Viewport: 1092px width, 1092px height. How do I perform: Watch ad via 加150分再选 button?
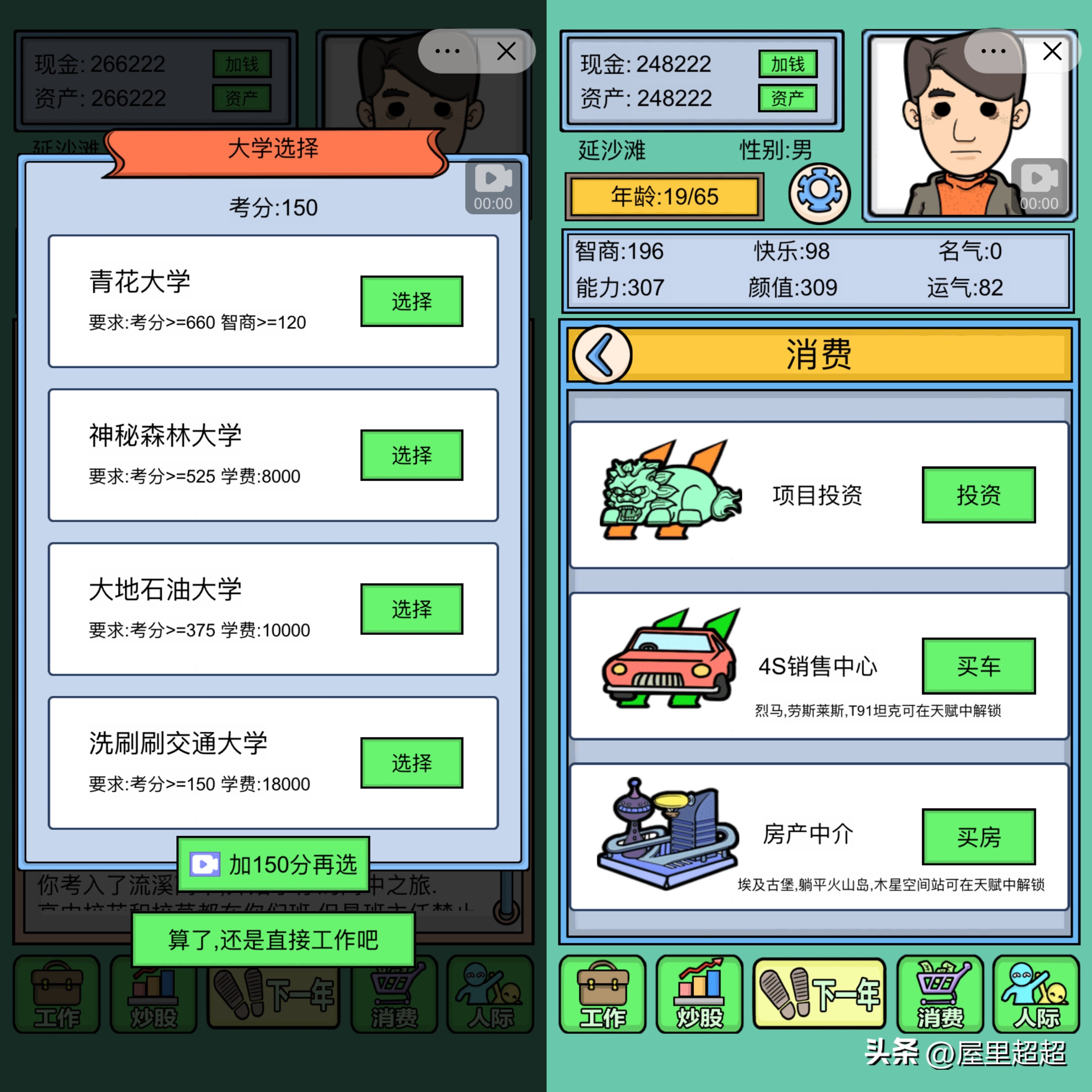click(273, 863)
